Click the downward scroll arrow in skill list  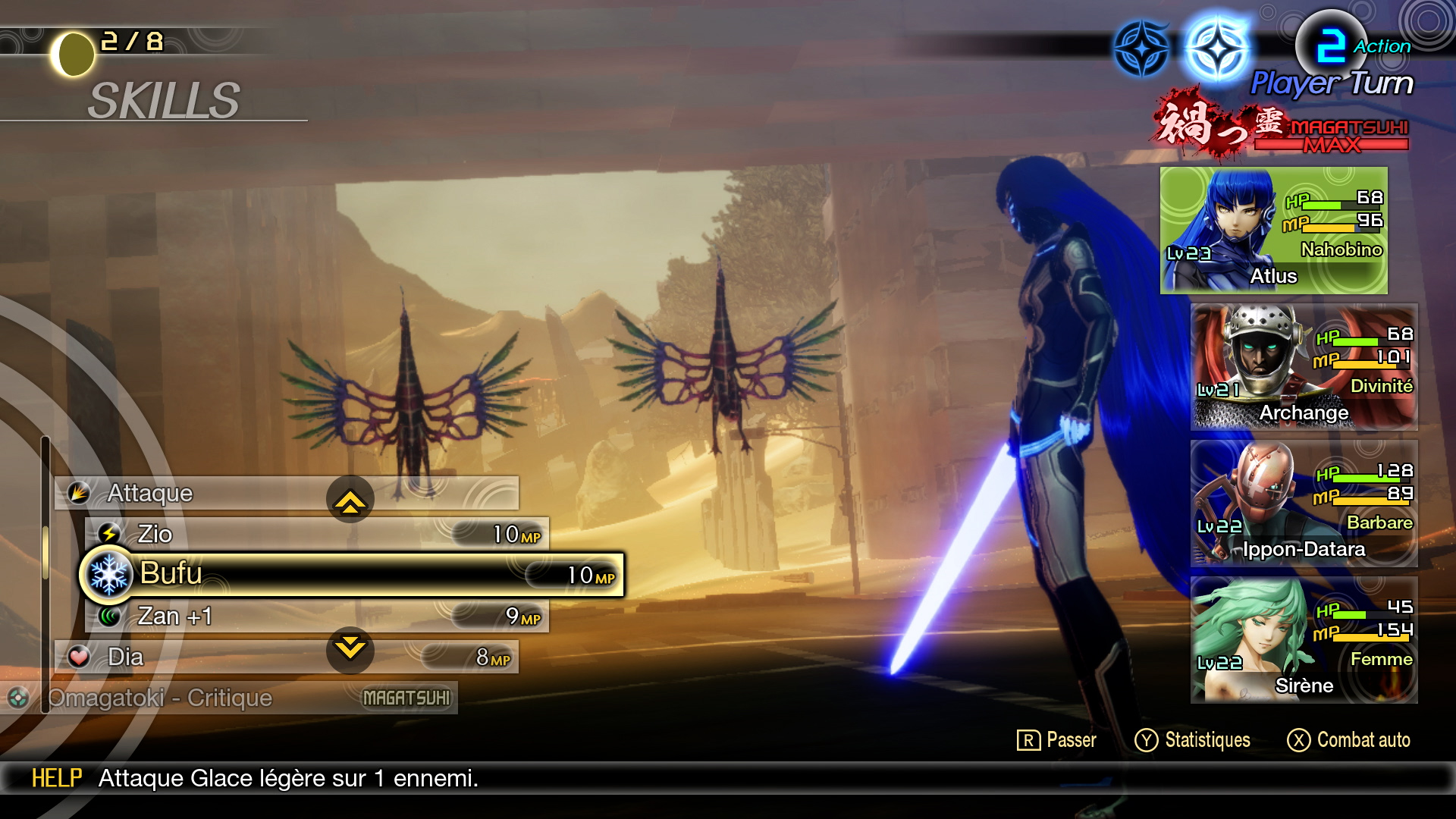click(x=350, y=649)
